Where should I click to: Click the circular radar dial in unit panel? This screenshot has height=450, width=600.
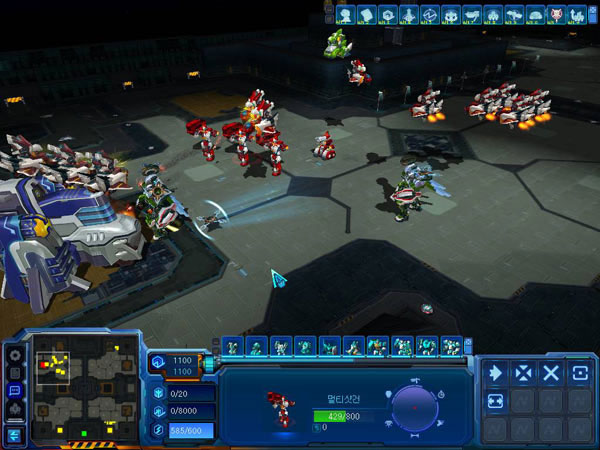click(x=413, y=407)
